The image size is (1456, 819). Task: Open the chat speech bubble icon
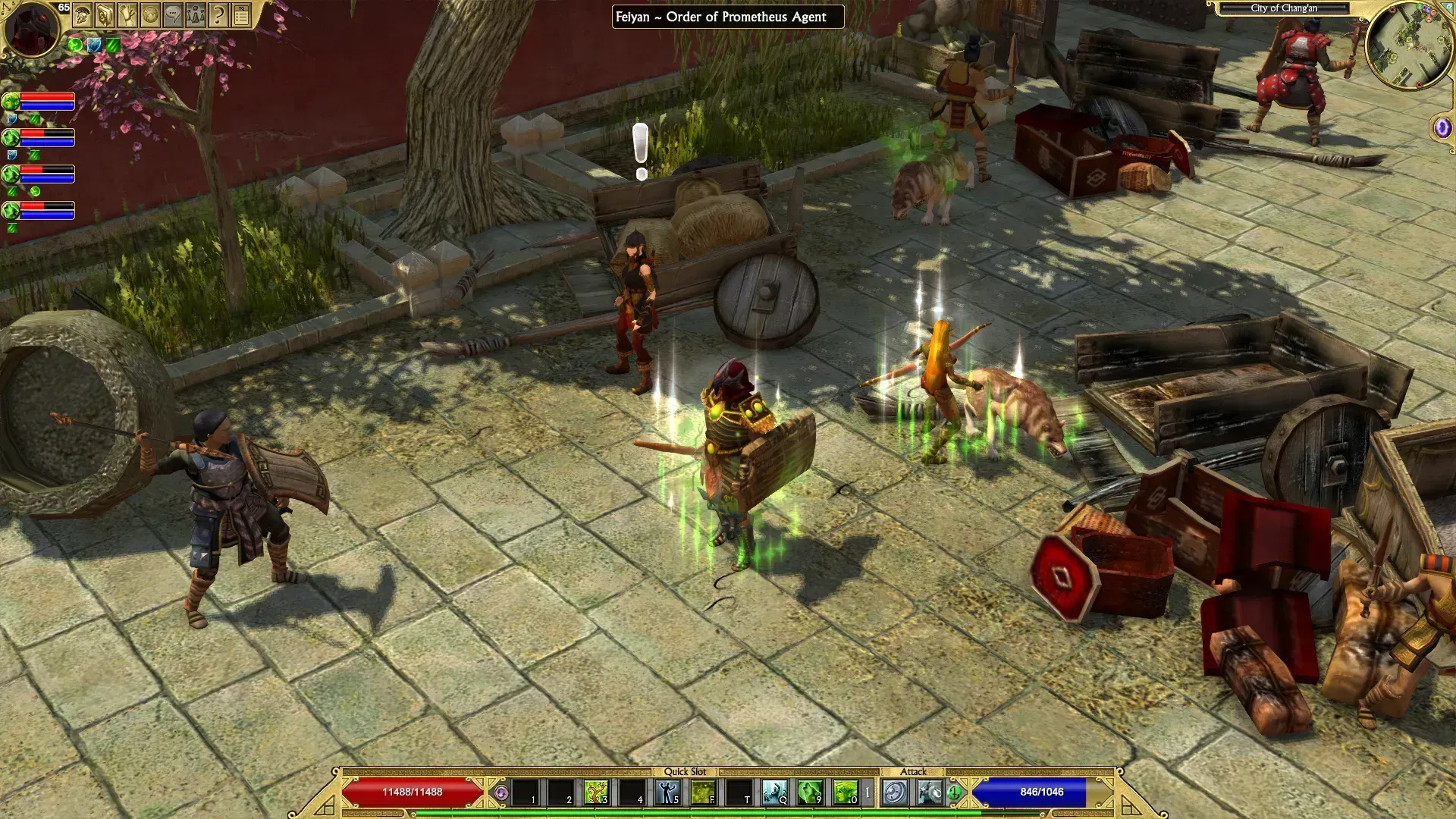(173, 15)
